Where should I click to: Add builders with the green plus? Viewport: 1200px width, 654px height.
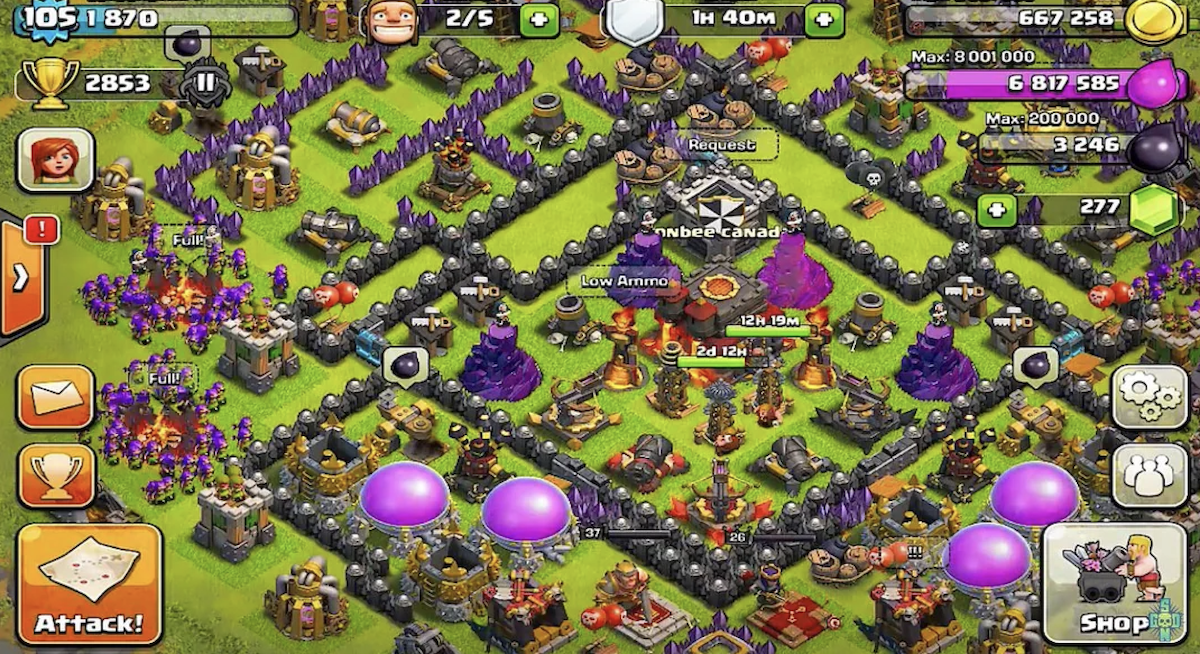point(539,19)
